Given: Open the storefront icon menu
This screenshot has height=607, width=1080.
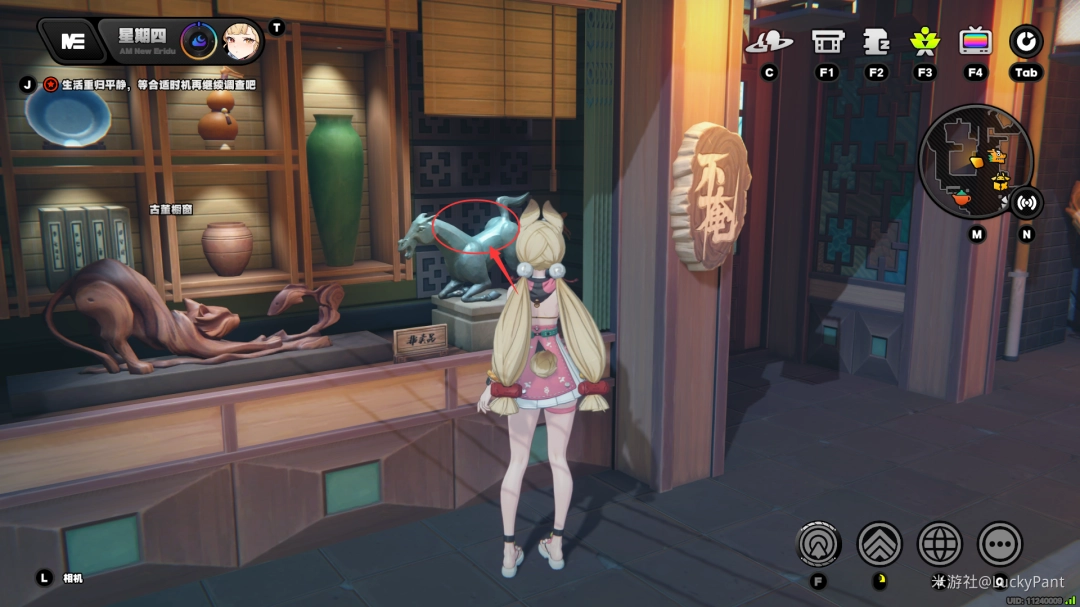Looking at the screenshot, I should (x=827, y=42).
